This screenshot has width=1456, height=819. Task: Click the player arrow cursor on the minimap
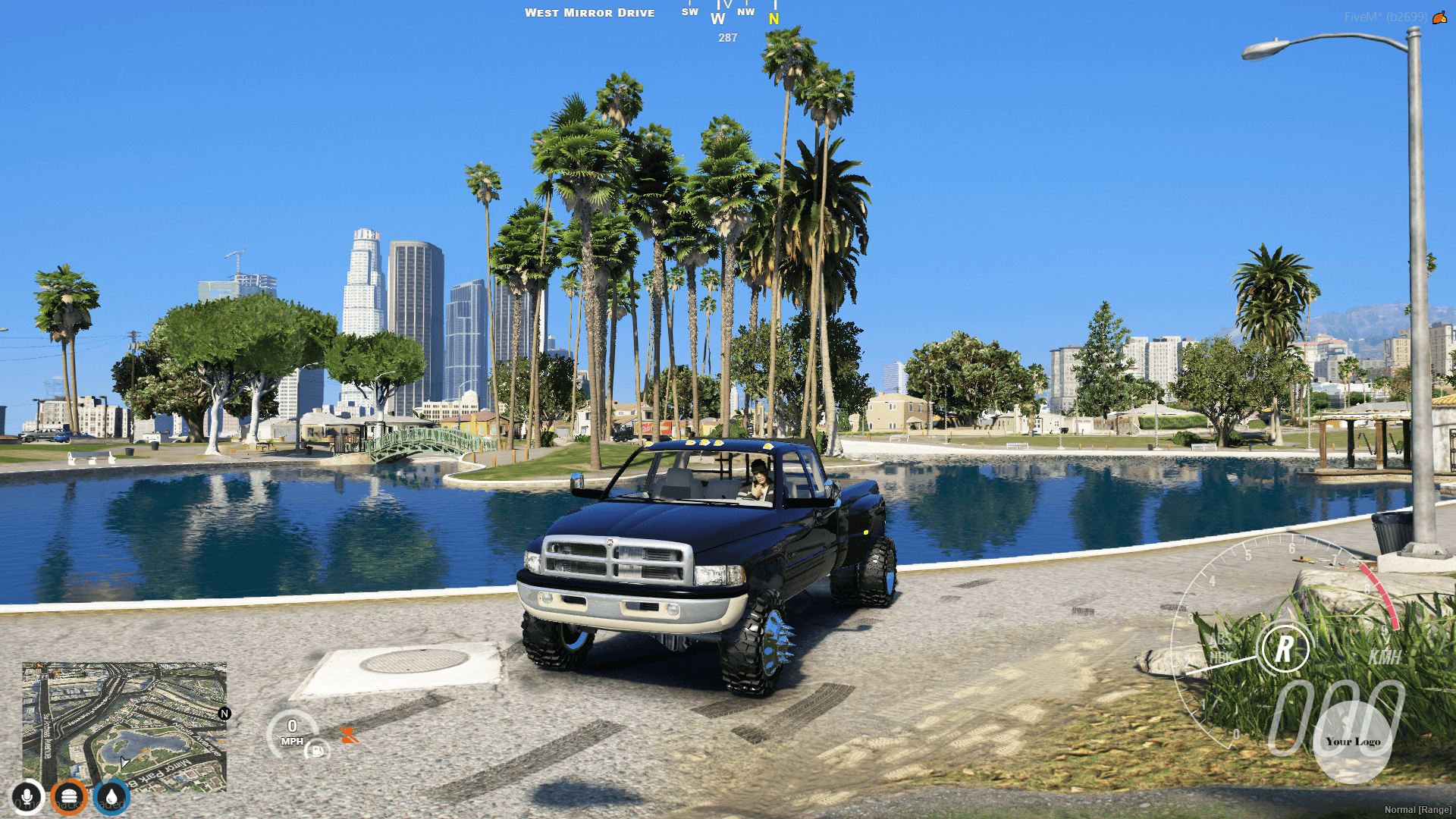(124, 761)
